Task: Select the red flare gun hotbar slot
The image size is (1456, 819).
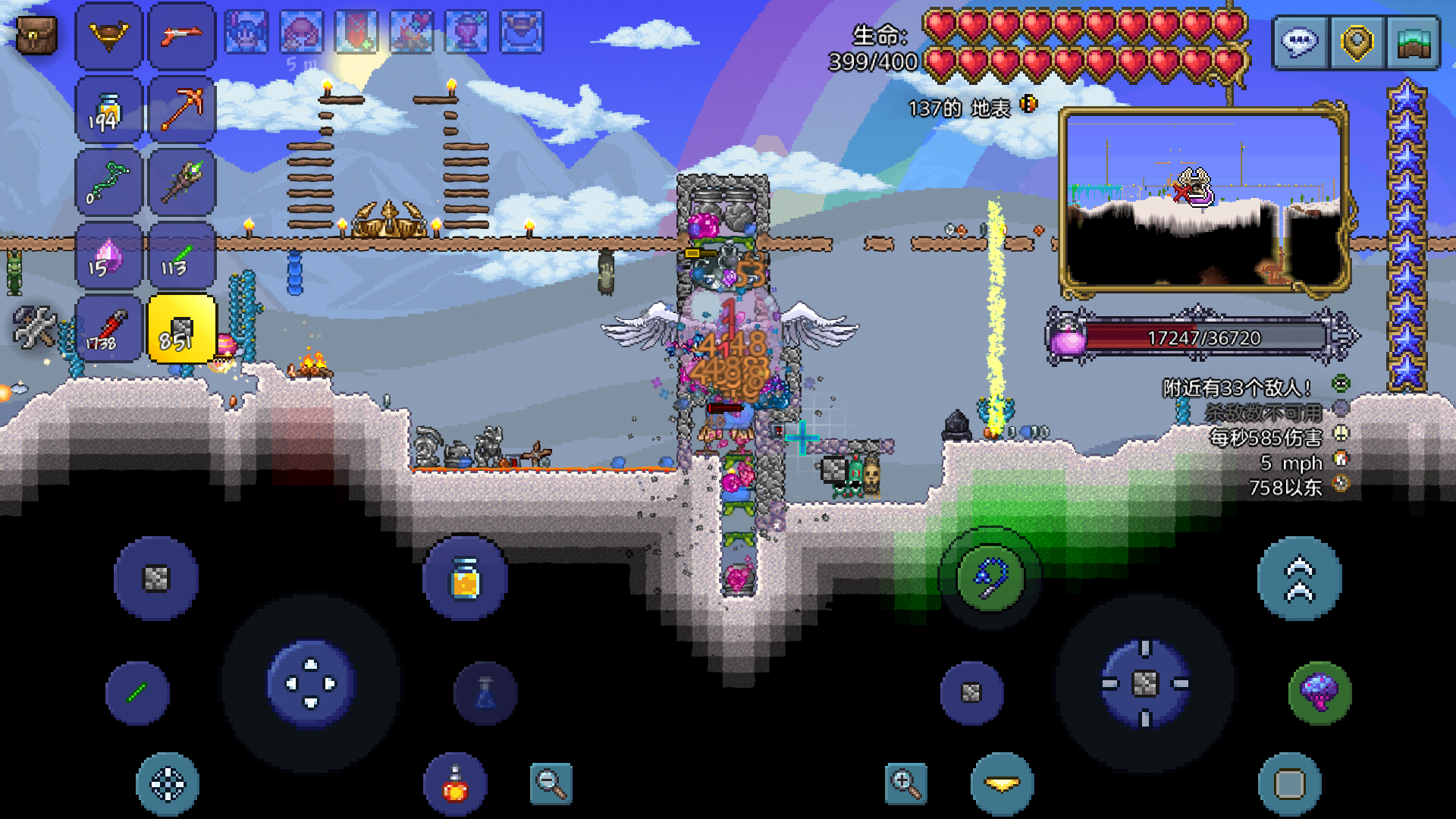Action: coord(182,36)
